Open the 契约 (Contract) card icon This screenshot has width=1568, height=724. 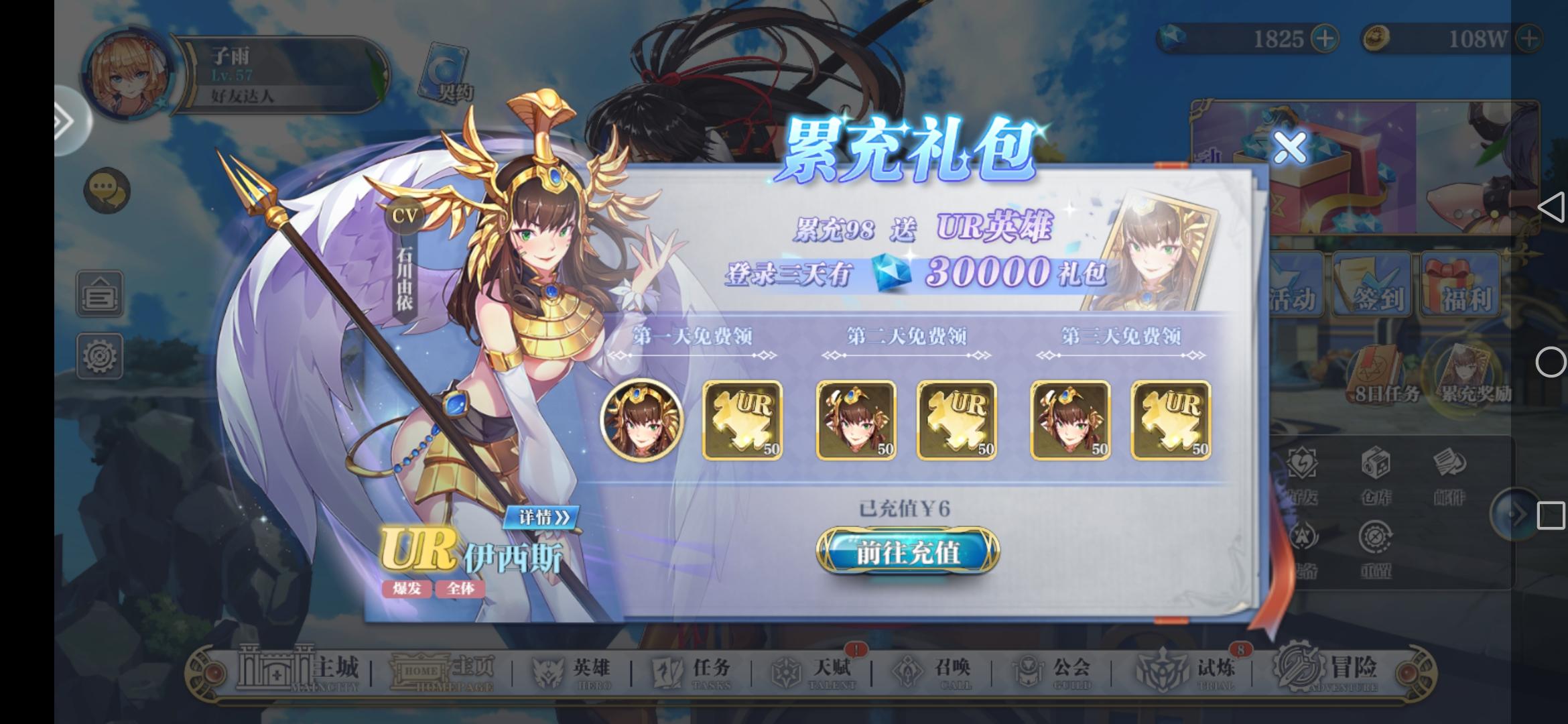(446, 70)
